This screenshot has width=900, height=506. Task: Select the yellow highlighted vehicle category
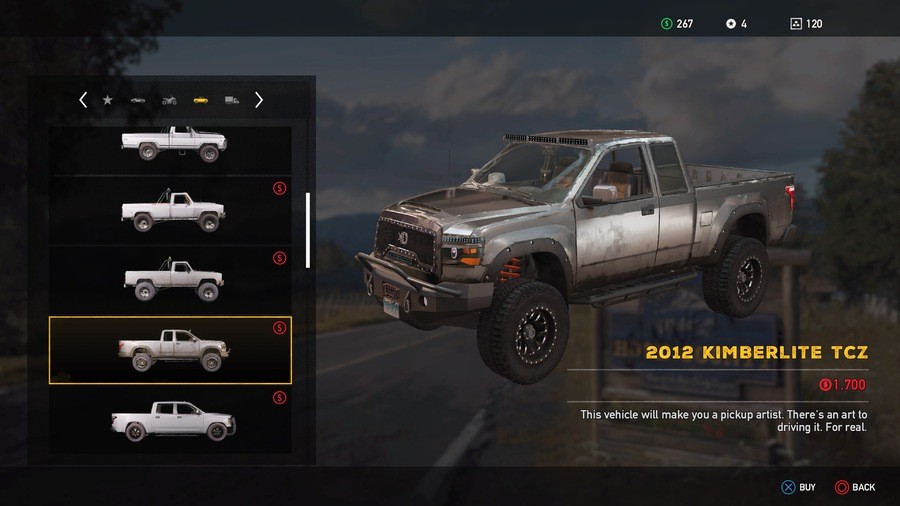pos(200,100)
